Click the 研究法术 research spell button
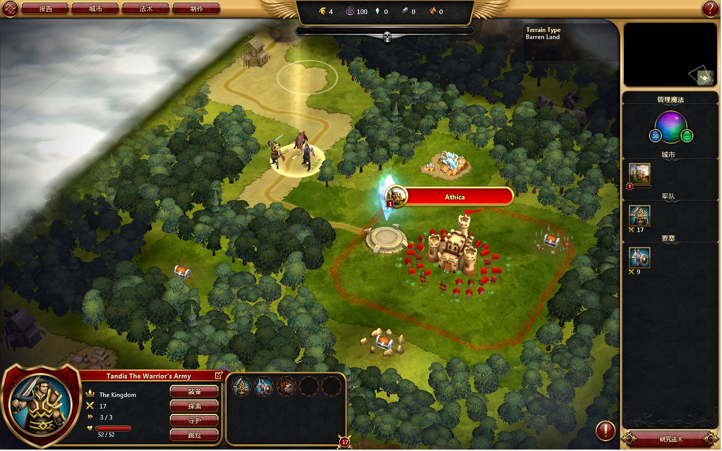The image size is (722, 451). pyautogui.click(x=669, y=439)
